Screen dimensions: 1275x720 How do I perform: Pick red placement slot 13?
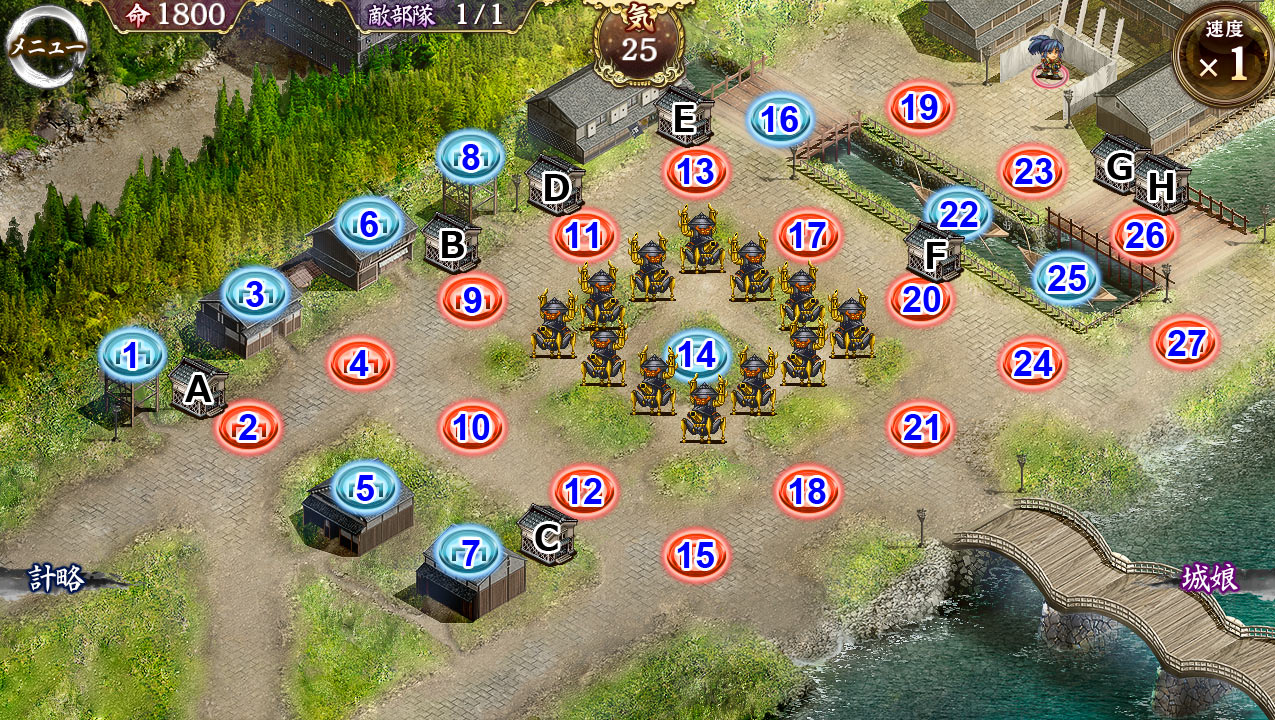click(695, 171)
